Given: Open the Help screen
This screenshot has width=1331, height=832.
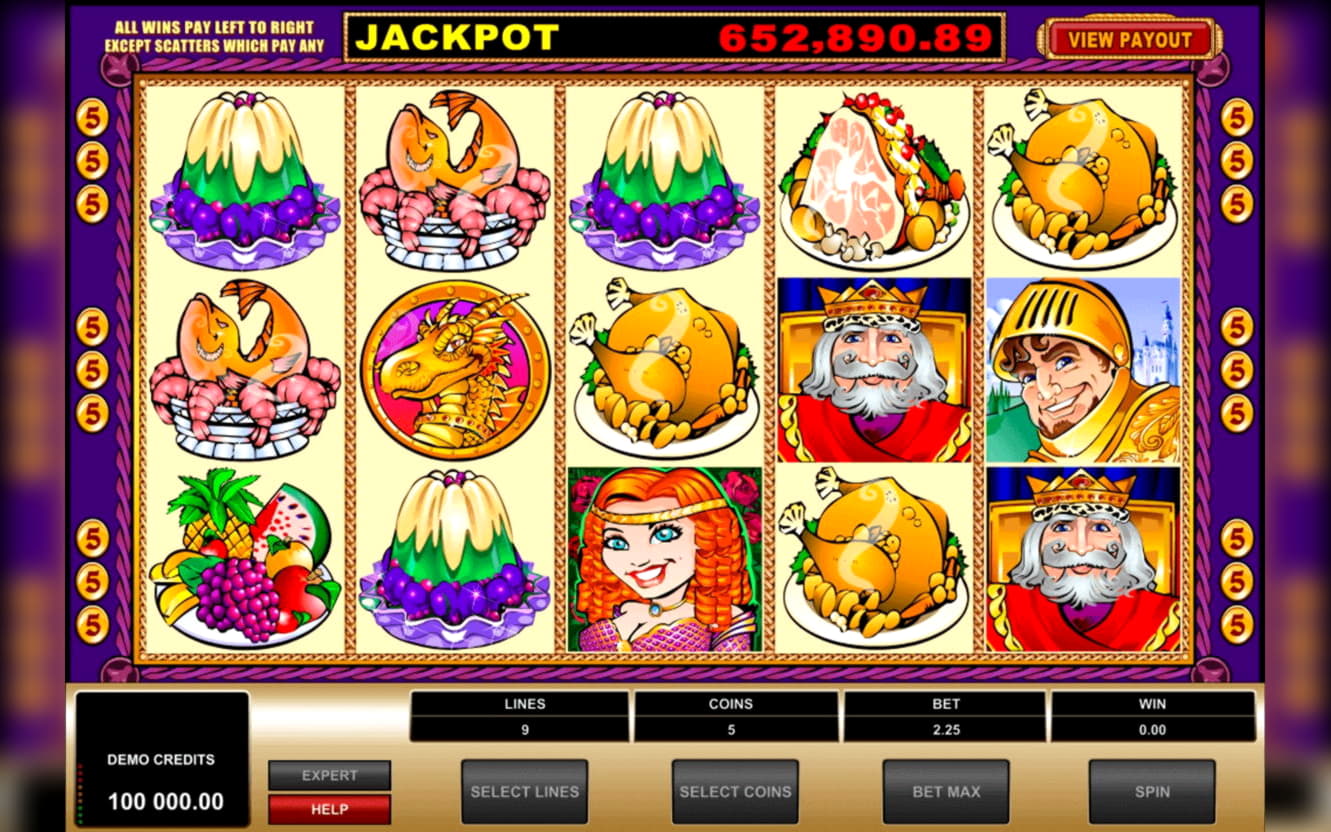Looking at the screenshot, I should pyautogui.click(x=329, y=809).
